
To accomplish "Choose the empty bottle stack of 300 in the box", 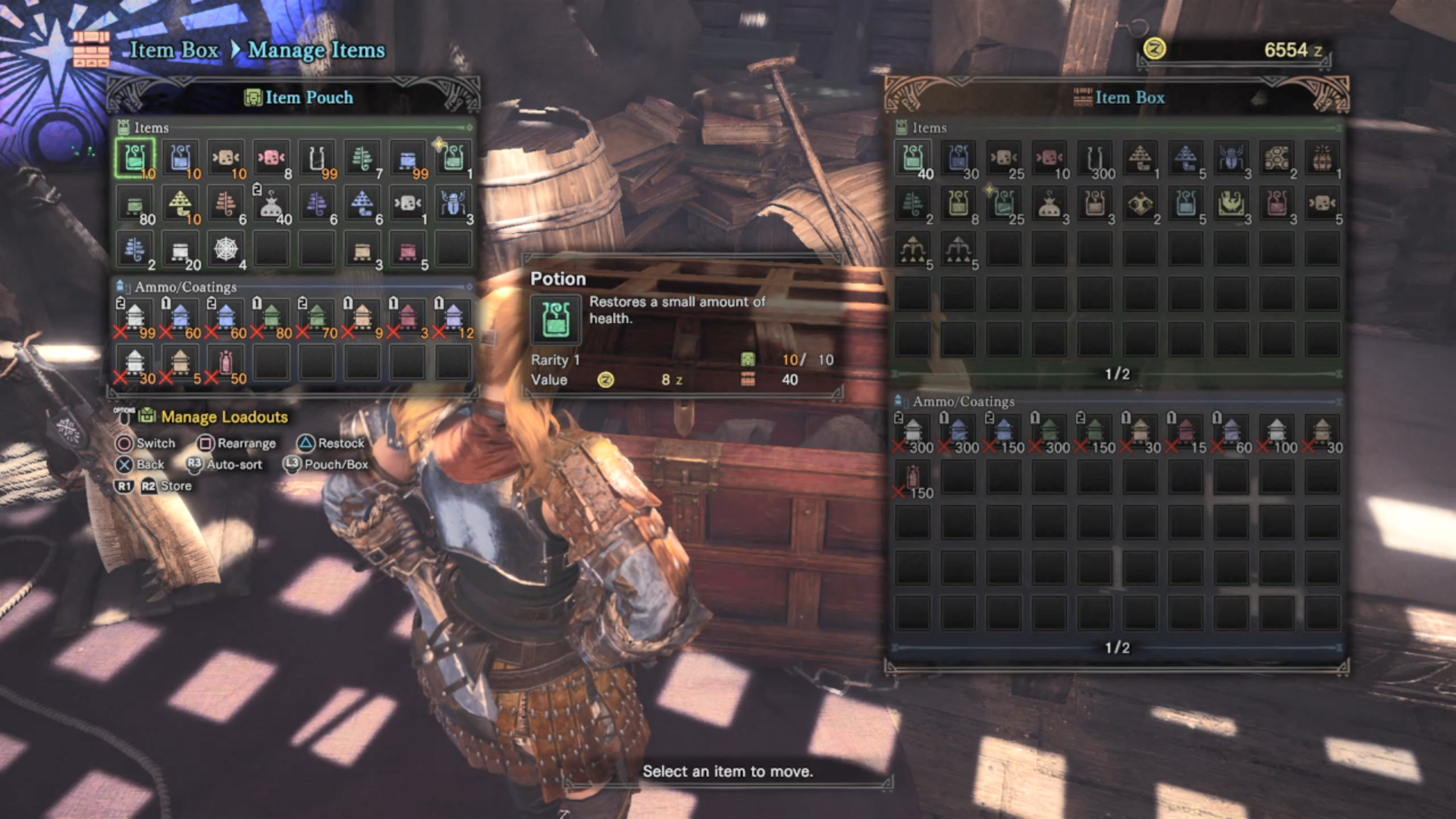I will click(x=1095, y=158).
